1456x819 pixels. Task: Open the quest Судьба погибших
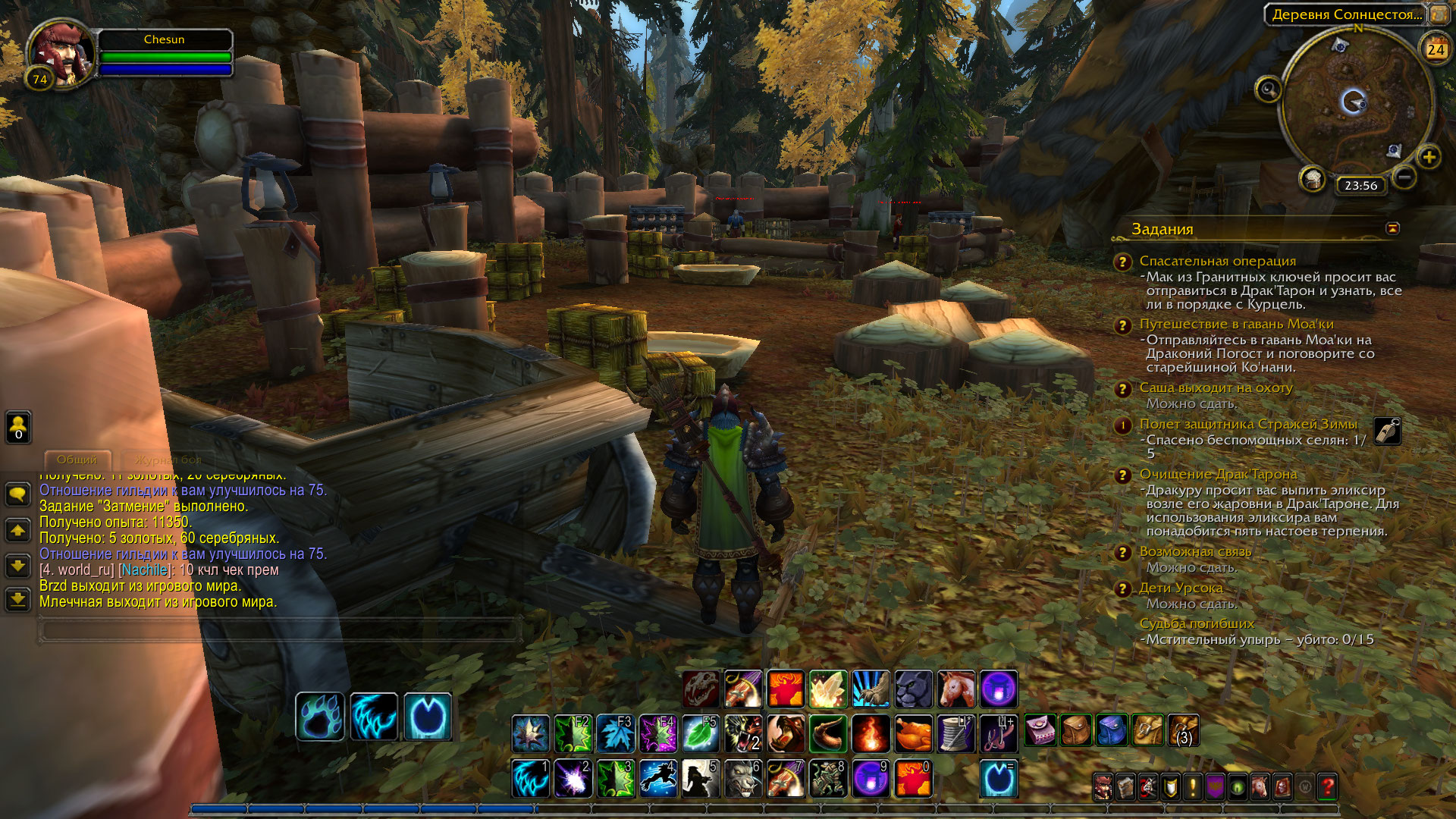point(1197,623)
